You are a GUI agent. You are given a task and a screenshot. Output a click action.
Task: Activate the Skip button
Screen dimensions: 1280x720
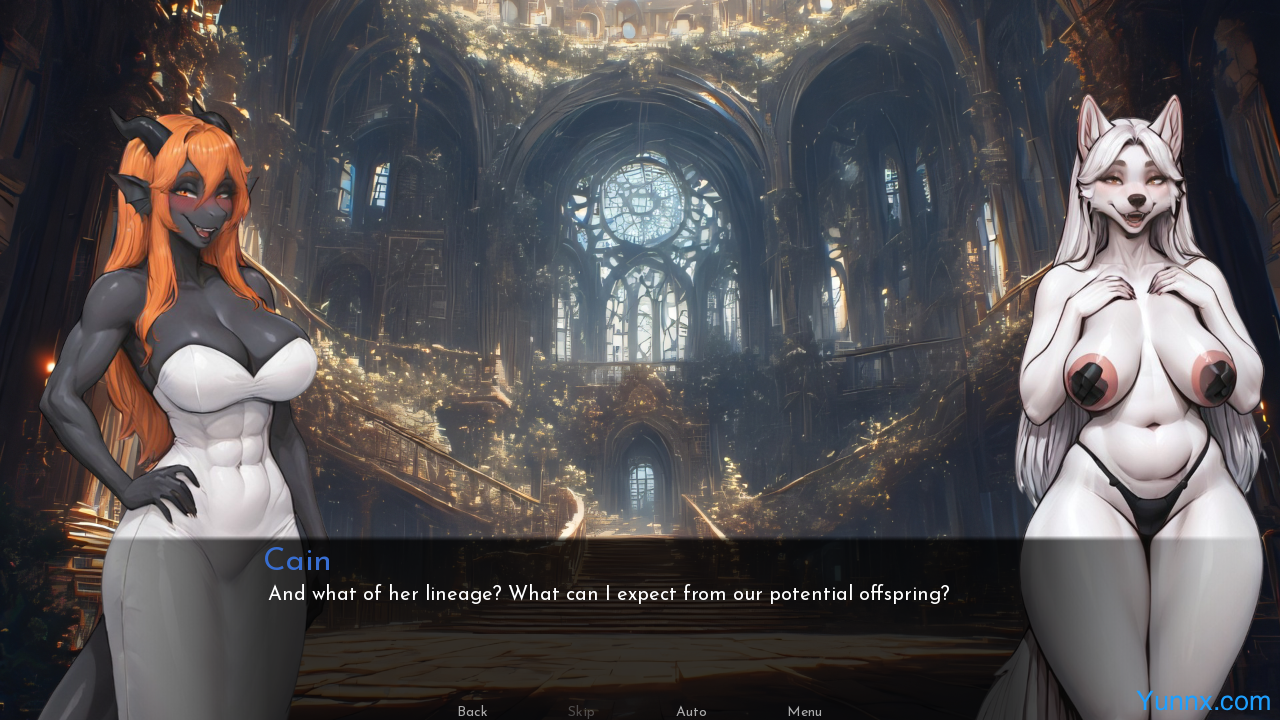(581, 711)
